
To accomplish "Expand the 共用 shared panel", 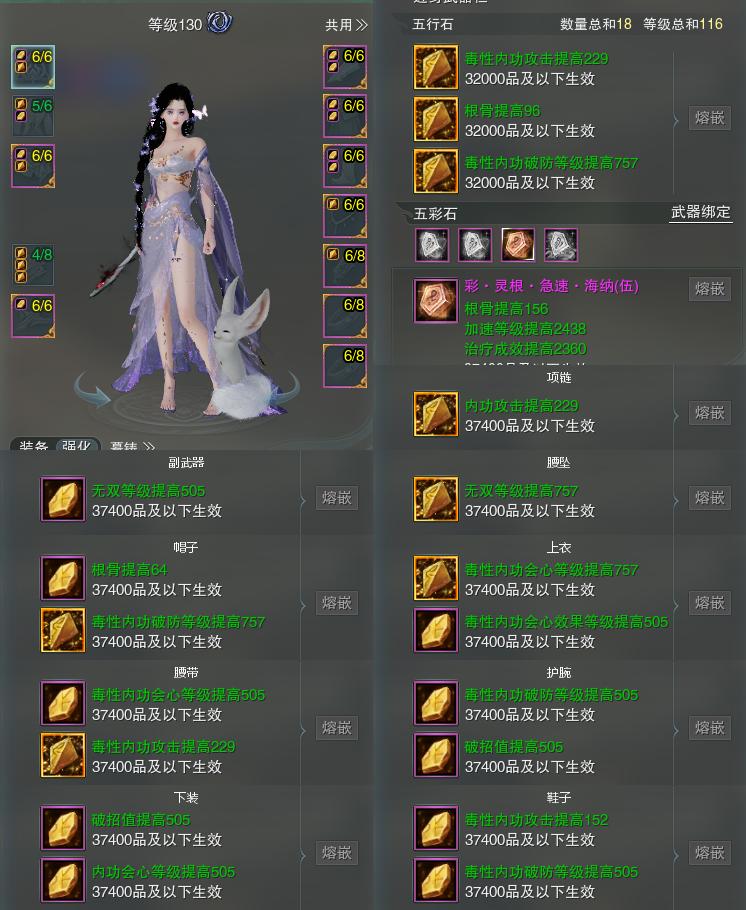I will (346, 25).
